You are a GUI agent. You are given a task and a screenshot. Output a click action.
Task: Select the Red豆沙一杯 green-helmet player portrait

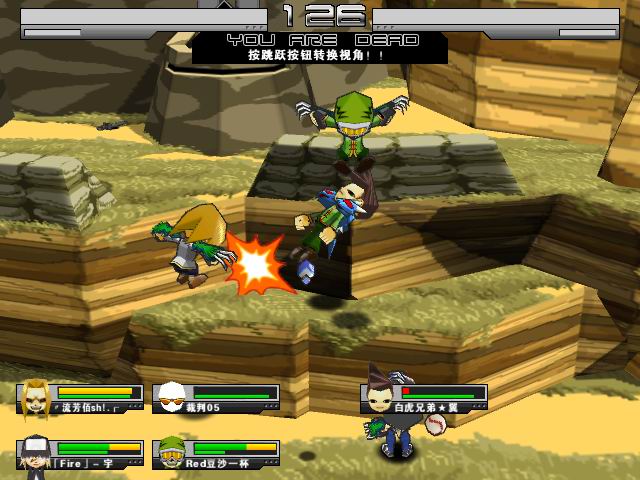pyautogui.click(x=172, y=453)
